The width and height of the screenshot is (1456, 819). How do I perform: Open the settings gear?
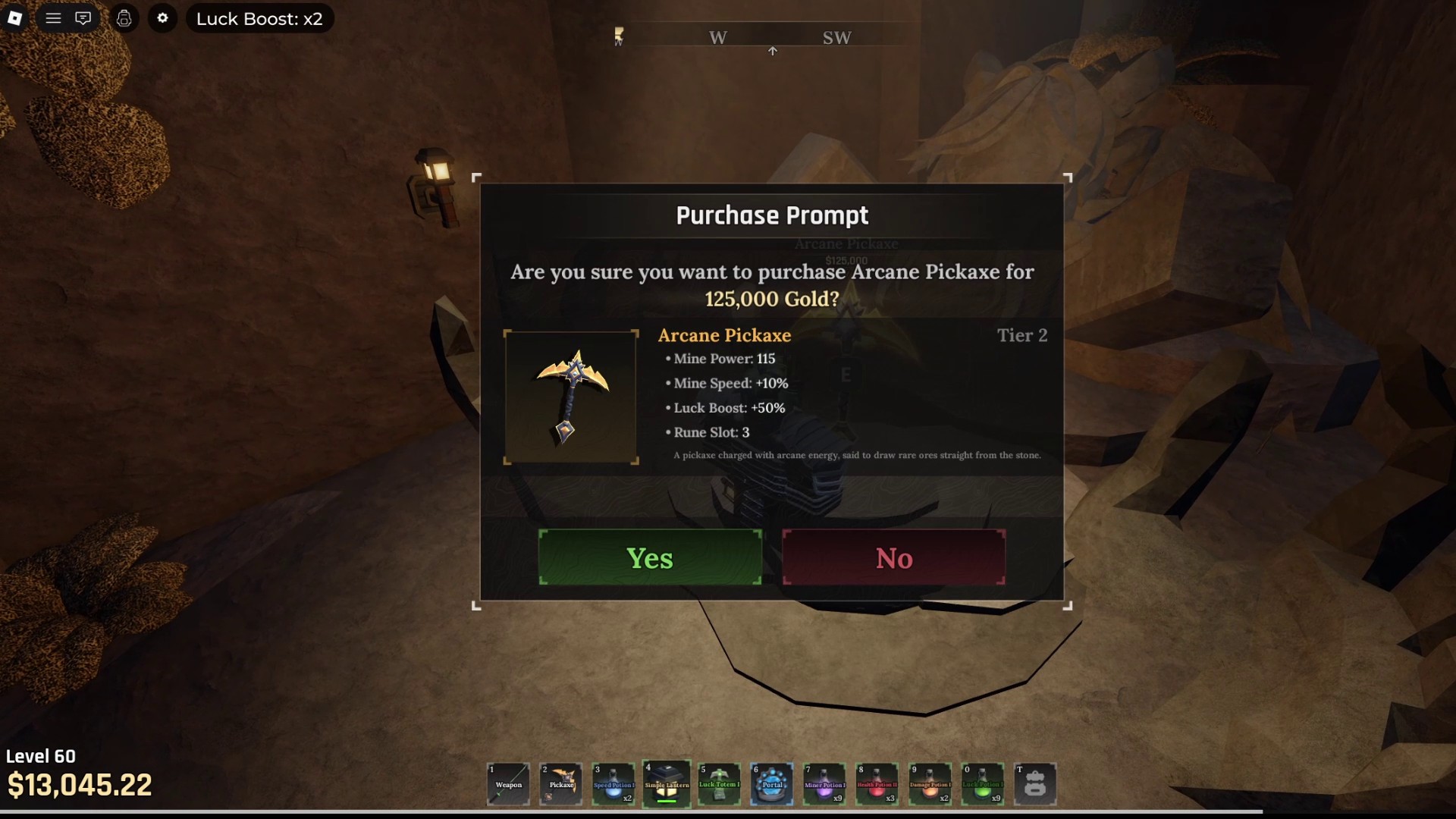tap(162, 18)
